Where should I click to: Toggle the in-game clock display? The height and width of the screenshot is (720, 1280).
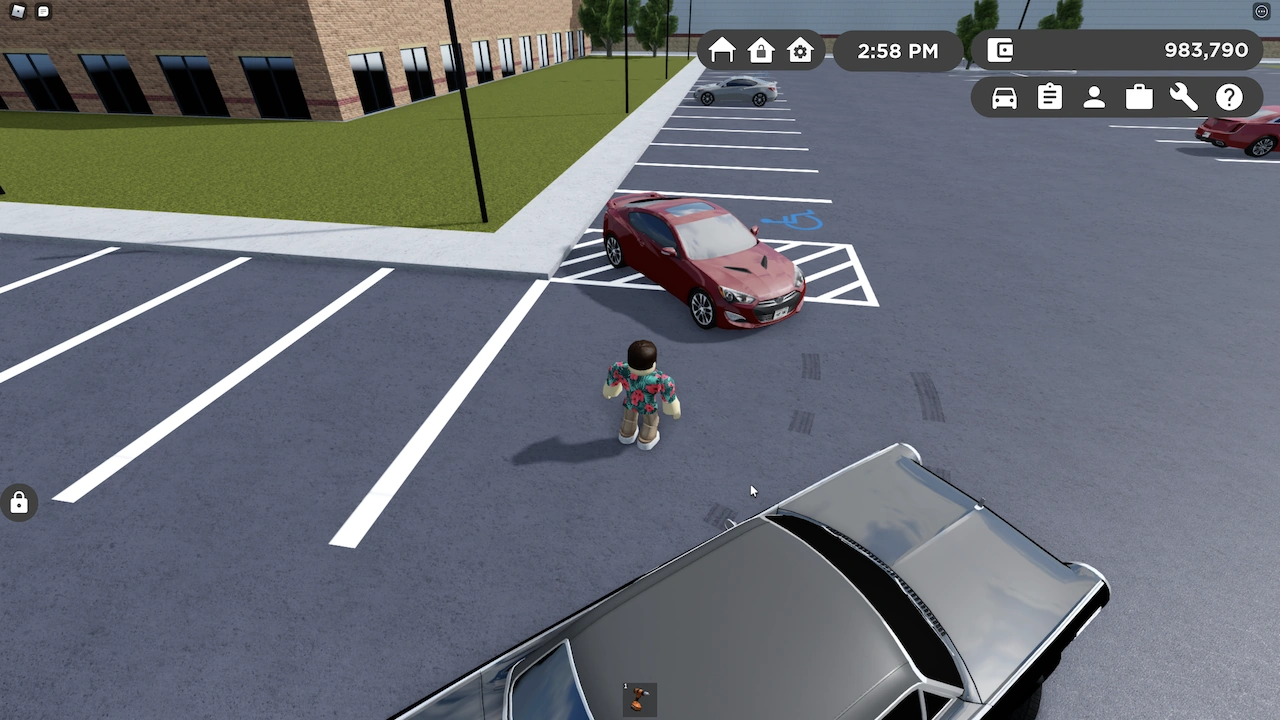(897, 51)
